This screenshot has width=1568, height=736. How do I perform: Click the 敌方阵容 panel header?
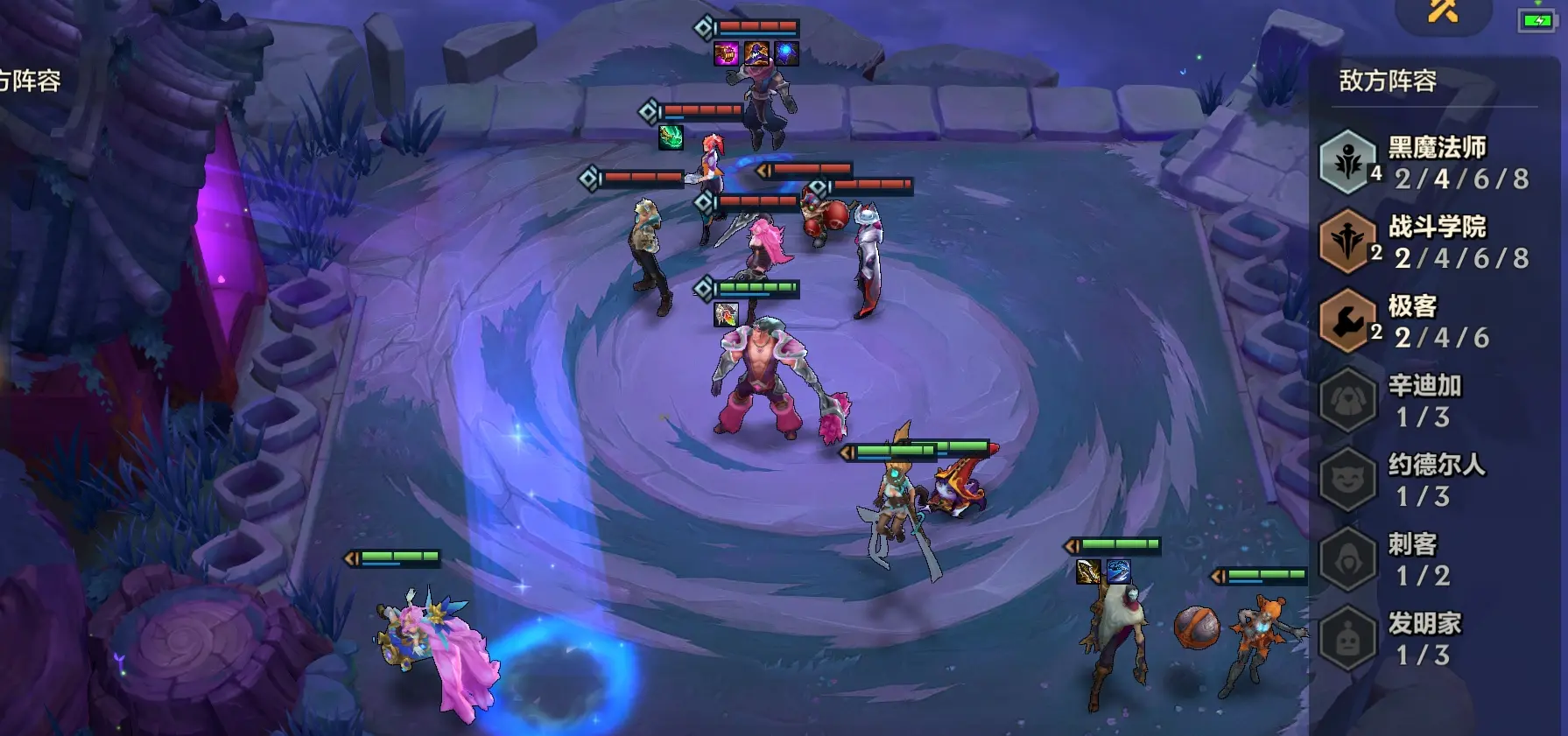click(x=1388, y=81)
